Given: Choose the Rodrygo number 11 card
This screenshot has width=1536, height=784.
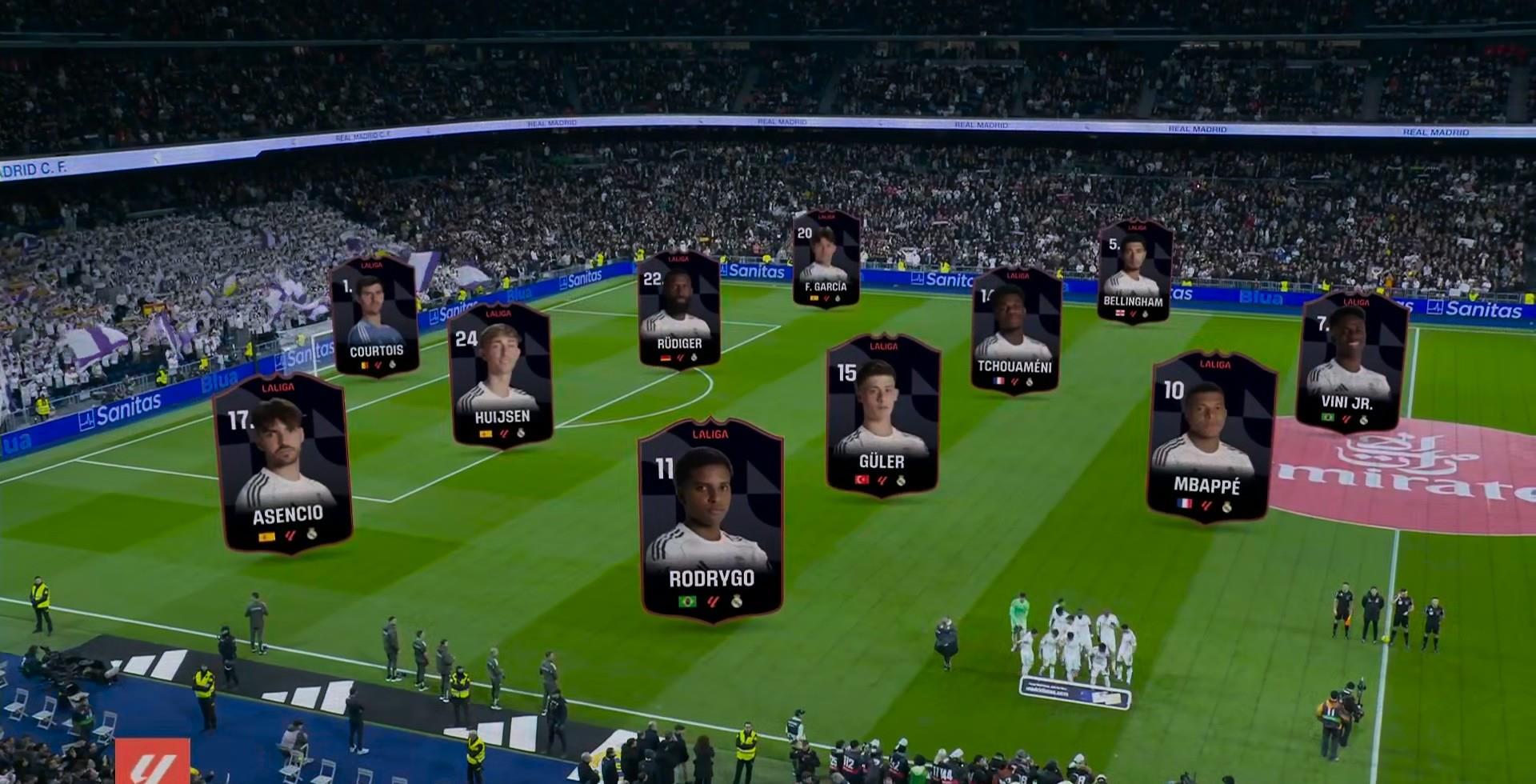Looking at the screenshot, I should click(711, 519).
